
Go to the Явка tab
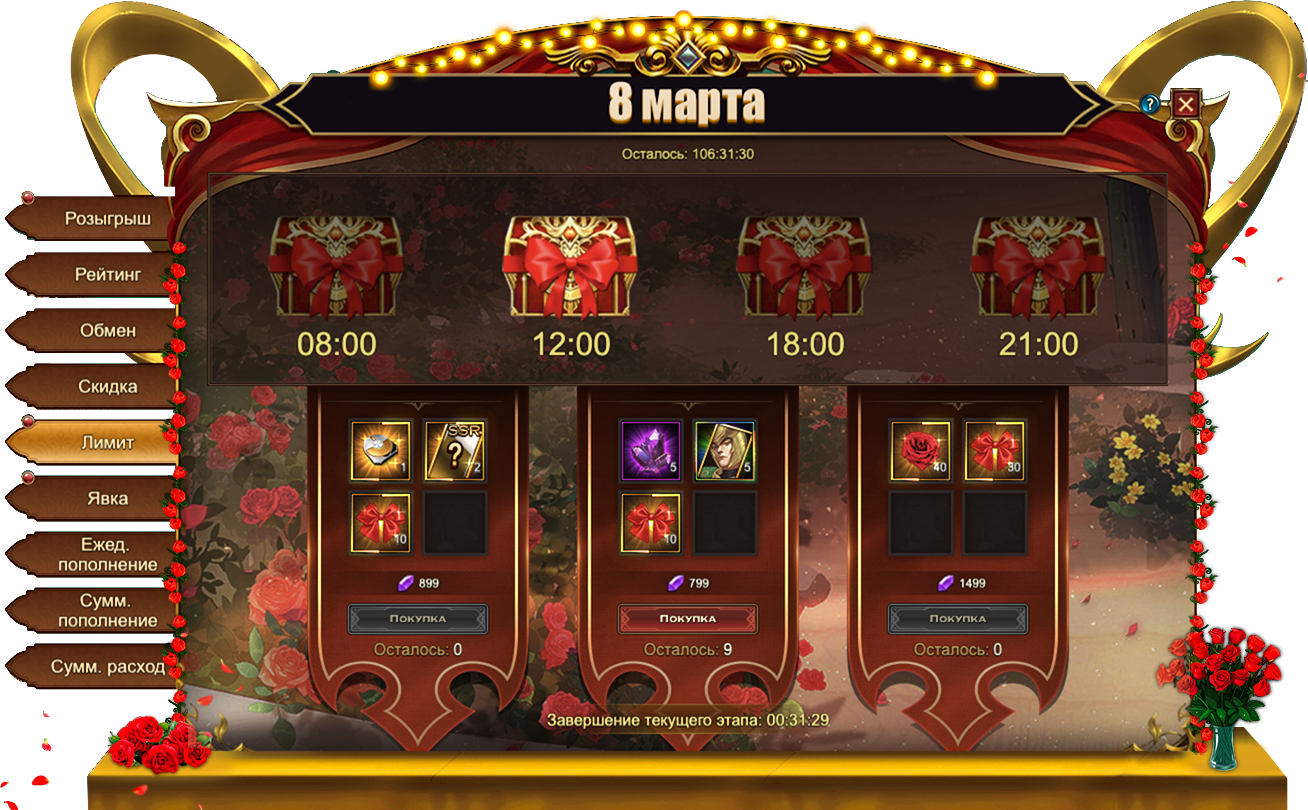(107, 498)
